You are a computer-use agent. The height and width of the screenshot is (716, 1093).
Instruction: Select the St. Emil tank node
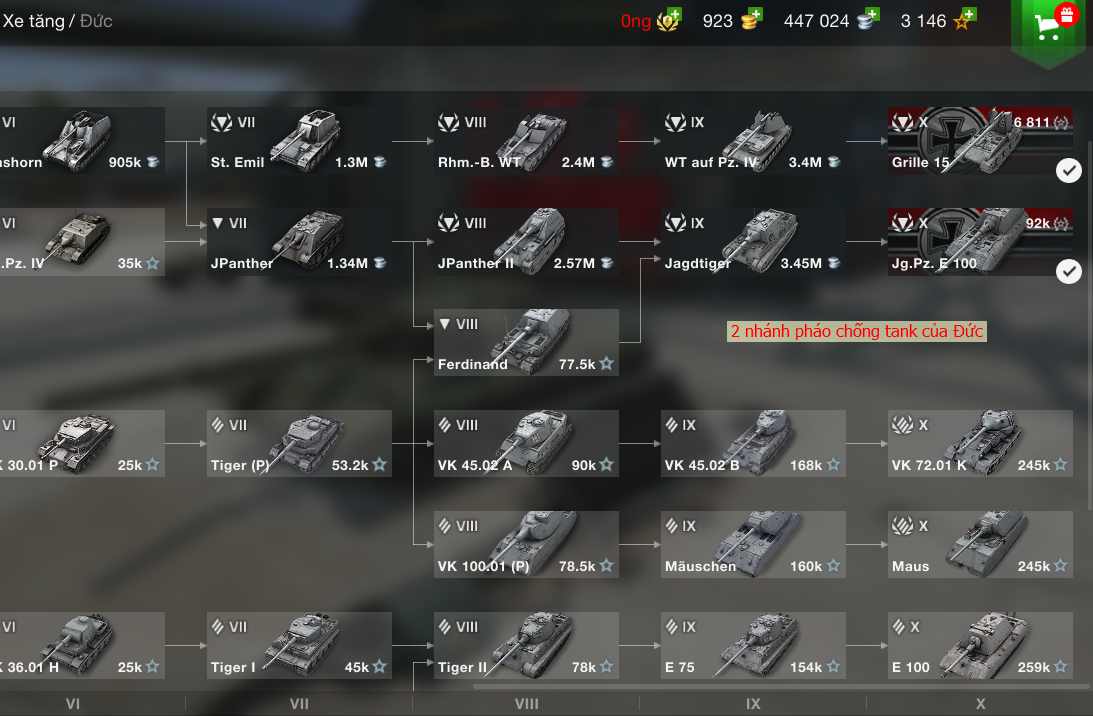tap(298, 141)
